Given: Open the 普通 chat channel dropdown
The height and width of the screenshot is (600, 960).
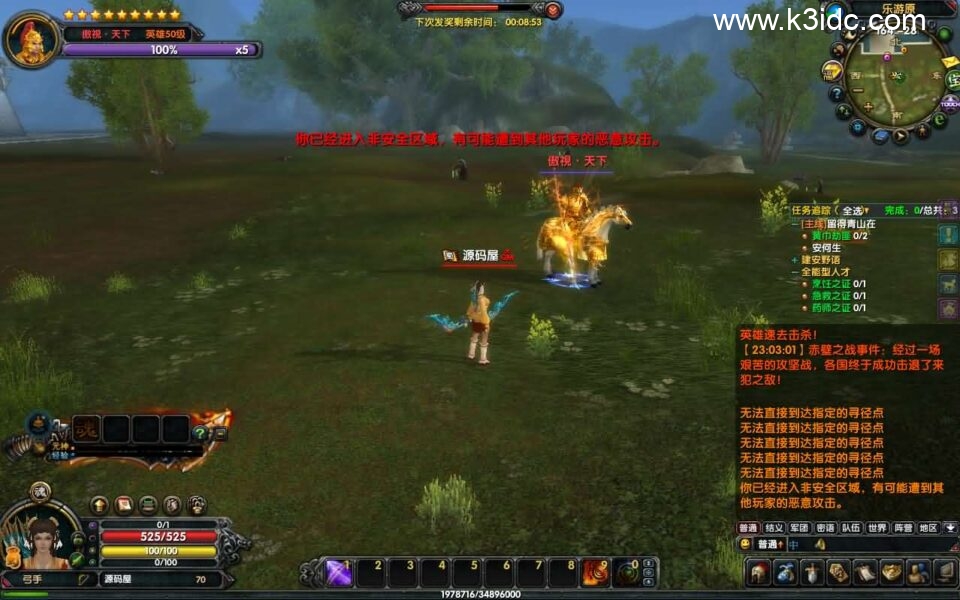Looking at the screenshot, I should 770,544.
